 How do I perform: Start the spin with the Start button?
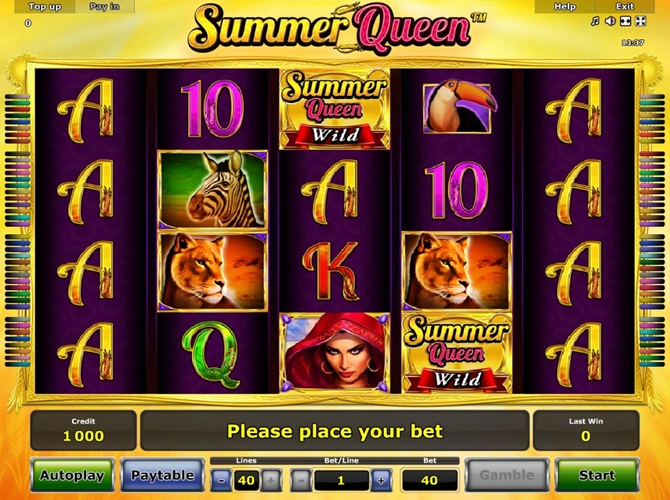[x=597, y=476]
